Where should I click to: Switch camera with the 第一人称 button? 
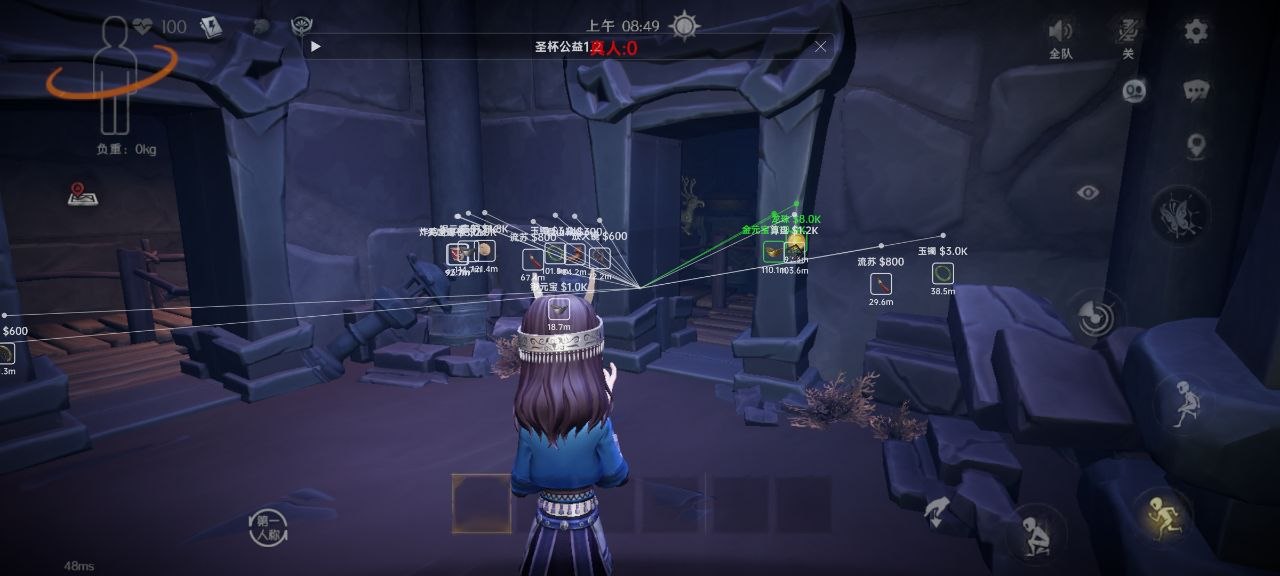click(x=269, y=528)
